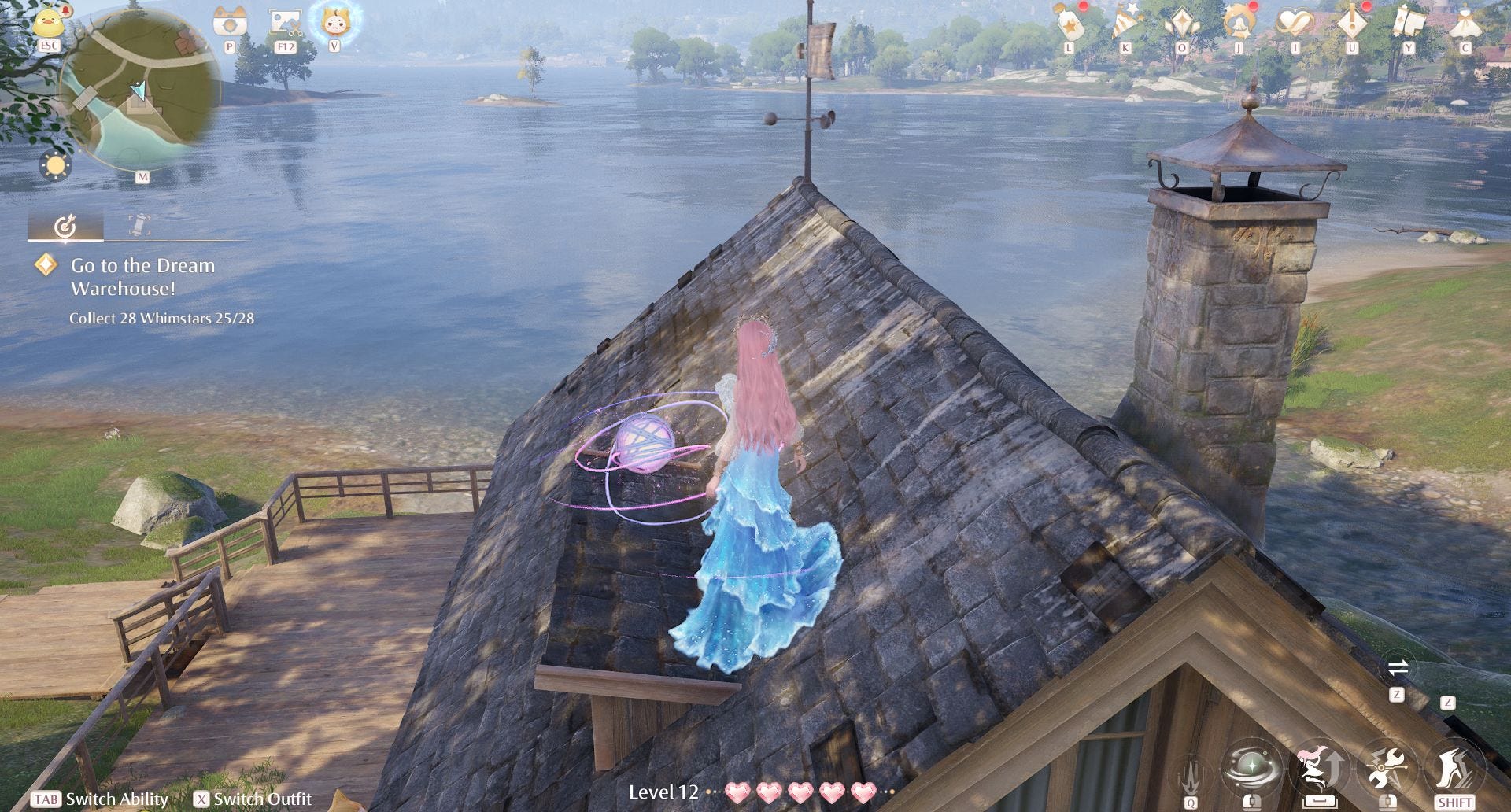Click the swap arrows ability switch button
1511x812 pixels.
click(x=1398, y=669)
